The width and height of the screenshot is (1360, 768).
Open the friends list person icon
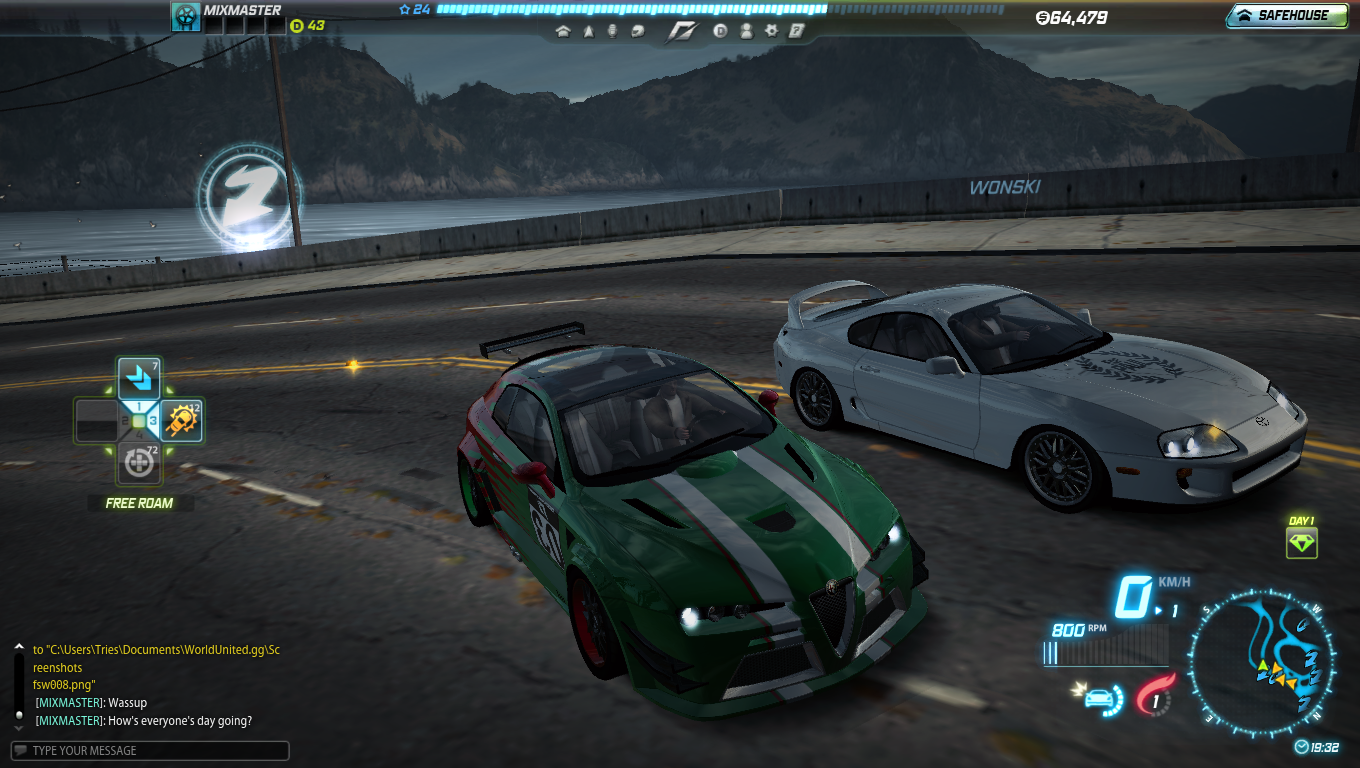[746, 31]
